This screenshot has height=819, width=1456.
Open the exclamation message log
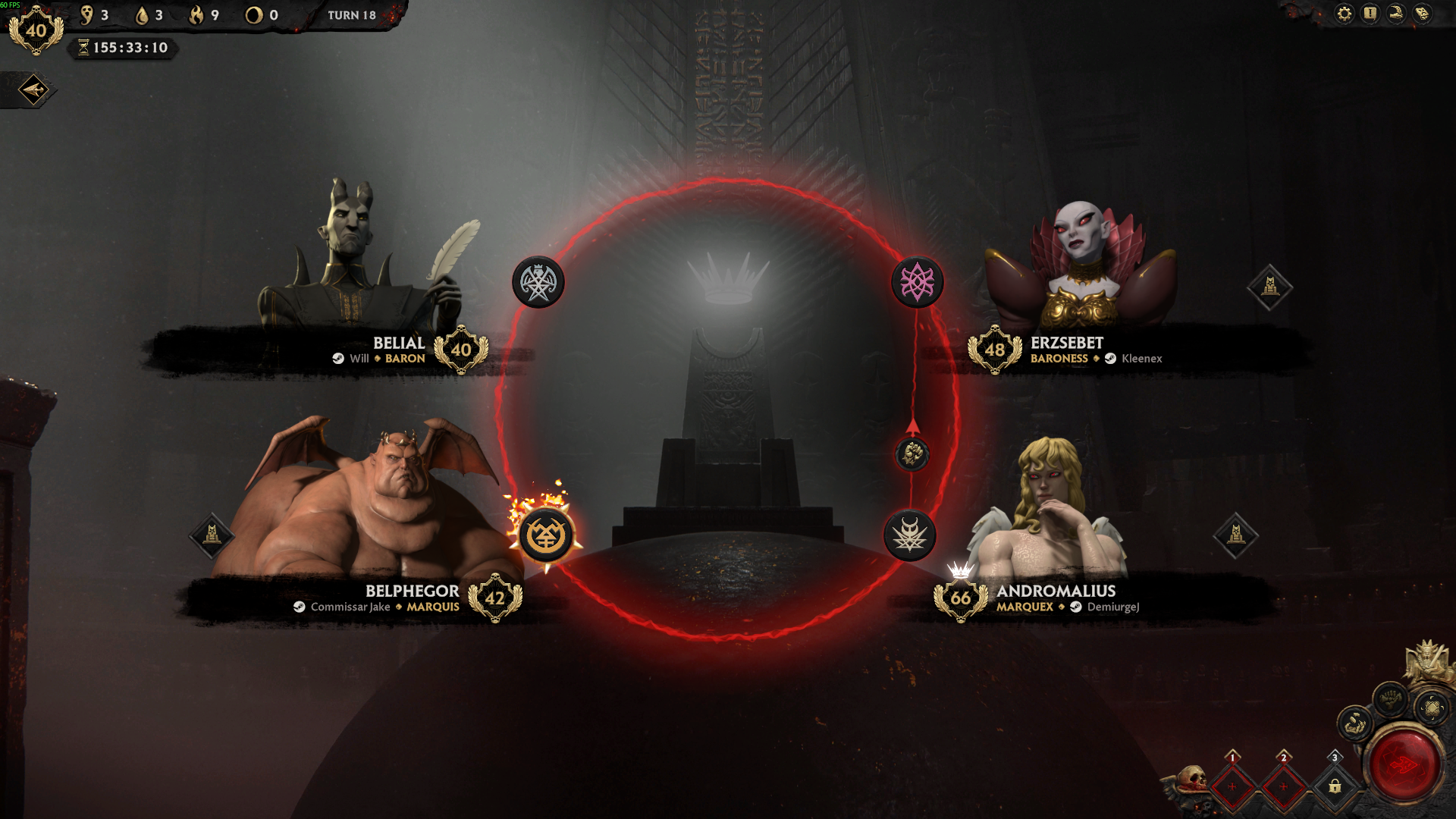(x=1370, y=14)
